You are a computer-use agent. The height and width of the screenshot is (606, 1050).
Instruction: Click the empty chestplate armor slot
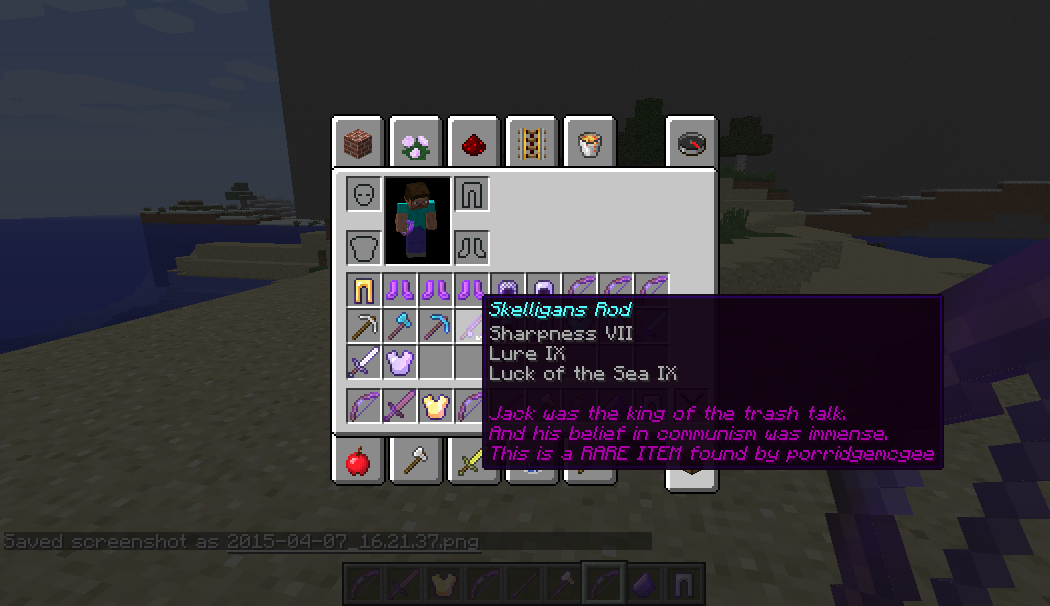pos(364,246)
